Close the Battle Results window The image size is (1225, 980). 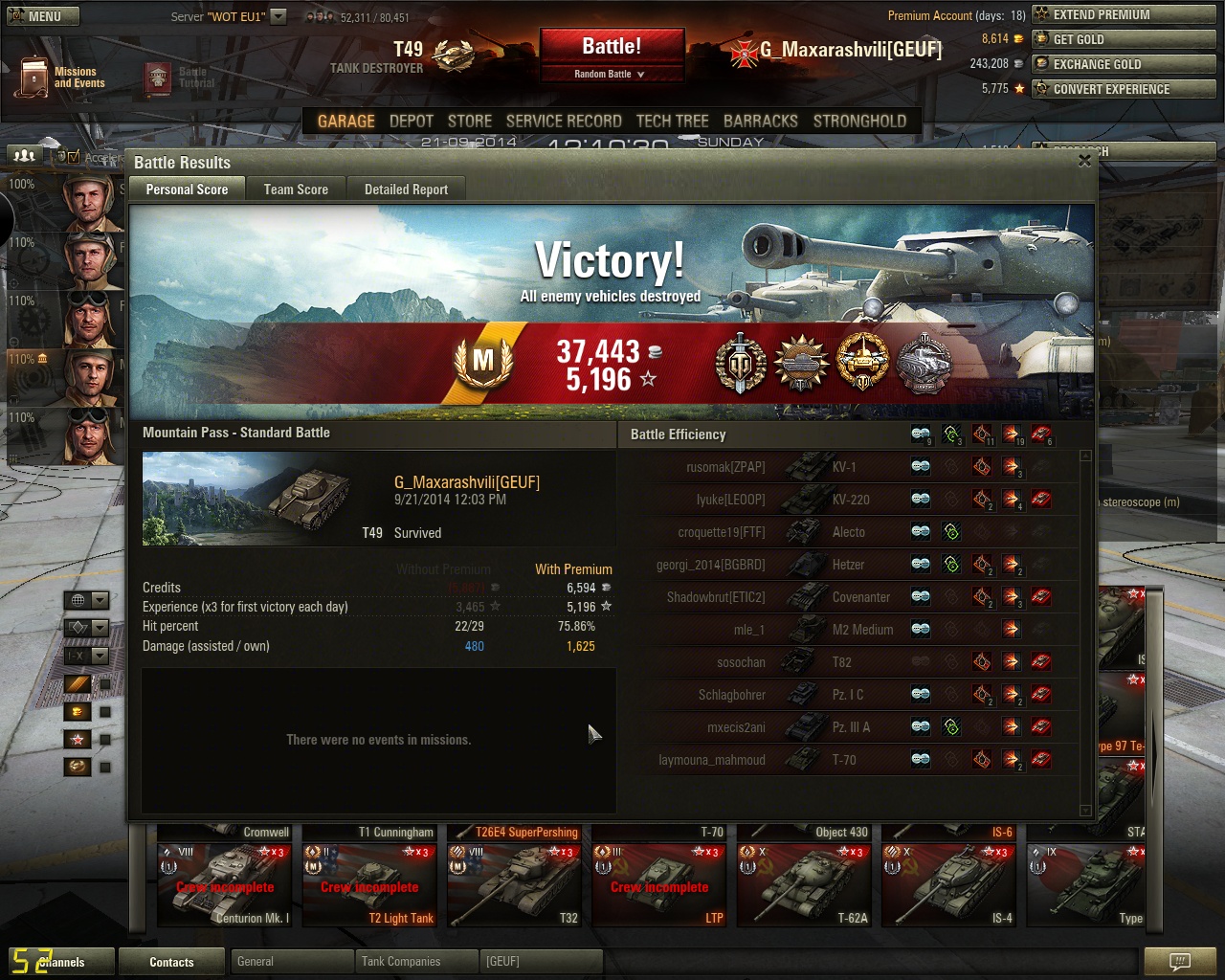coord(1084,161)
